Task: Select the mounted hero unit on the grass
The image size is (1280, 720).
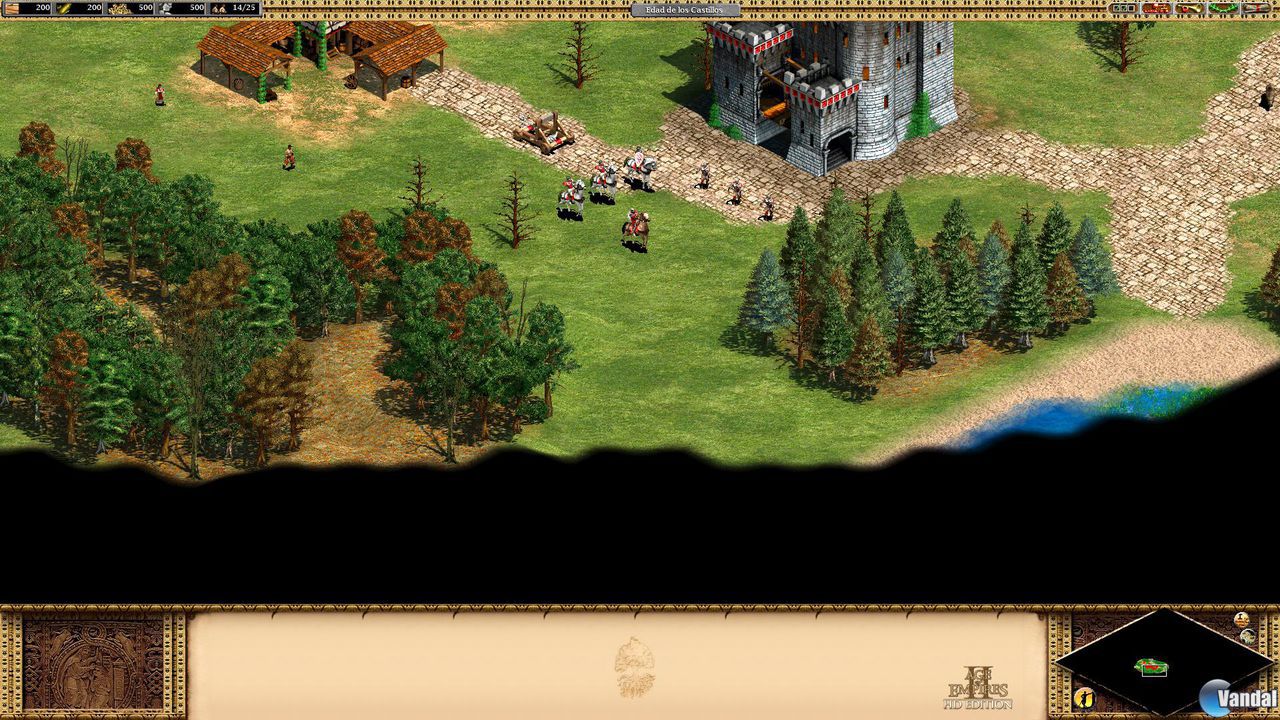Action: point(634,222)
